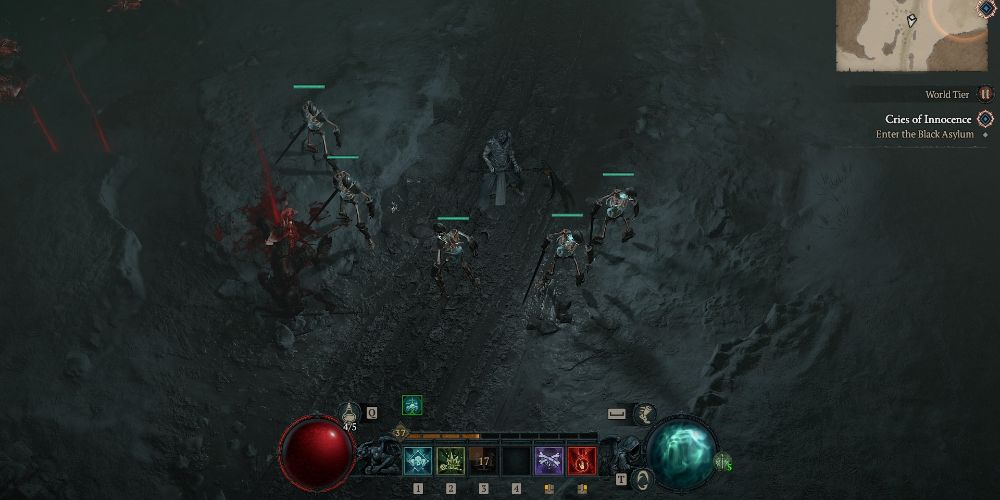Click the town portal swirl icon
Viewport: 1000px width, 500px height.
(x=645, y=478)
